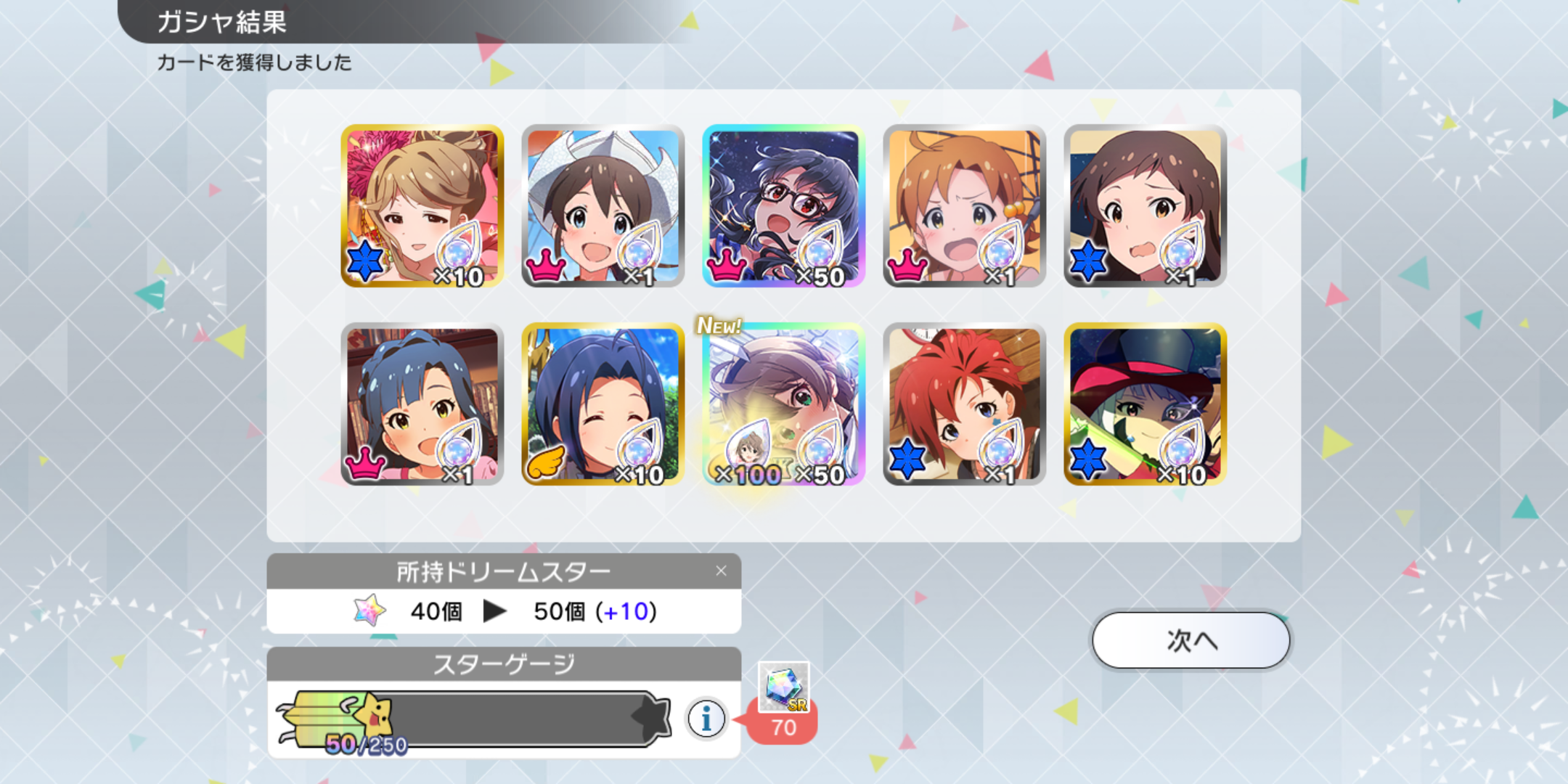1568x784 pixels.
Task: Open the red cap girl card
Action: click(x=1145, y=404)
